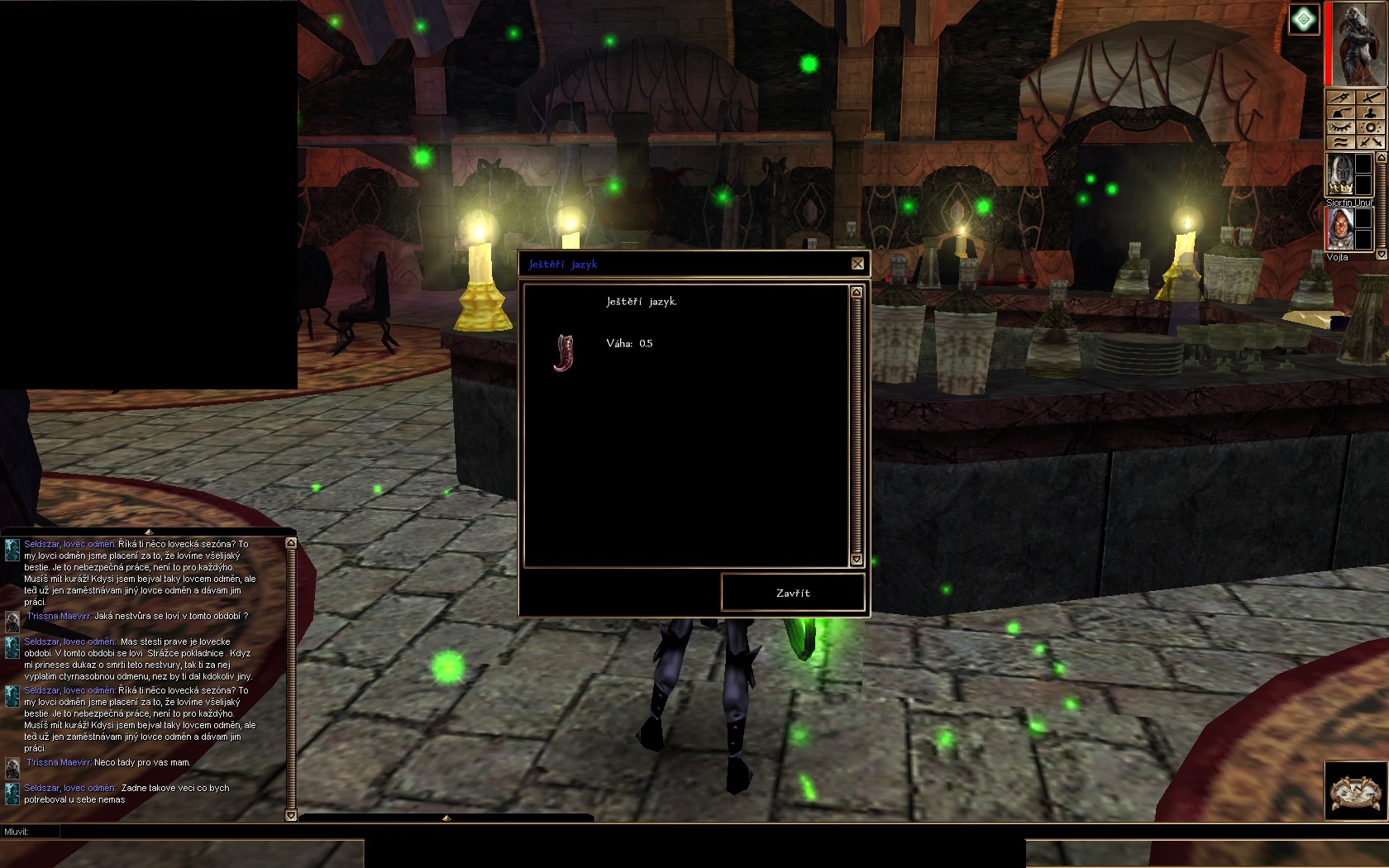Click the item description scroll-down arrow
This screenshot has height=868, width=1389.
[x=857, y=560]
